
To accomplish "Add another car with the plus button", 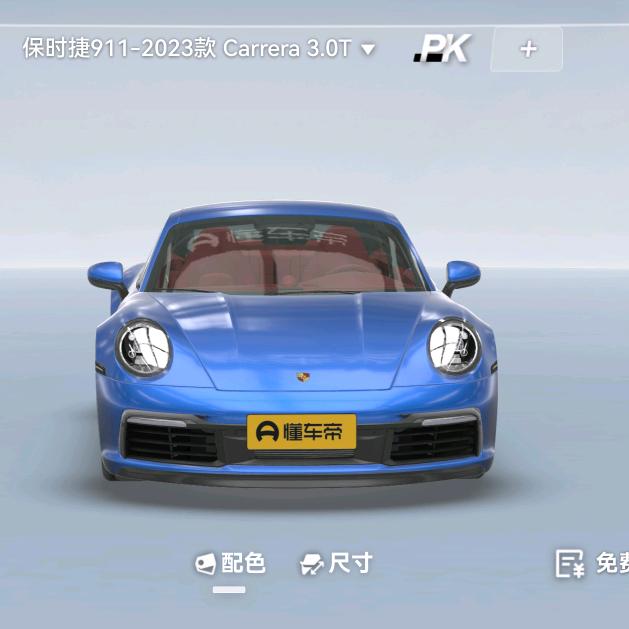I will point(527,49).
